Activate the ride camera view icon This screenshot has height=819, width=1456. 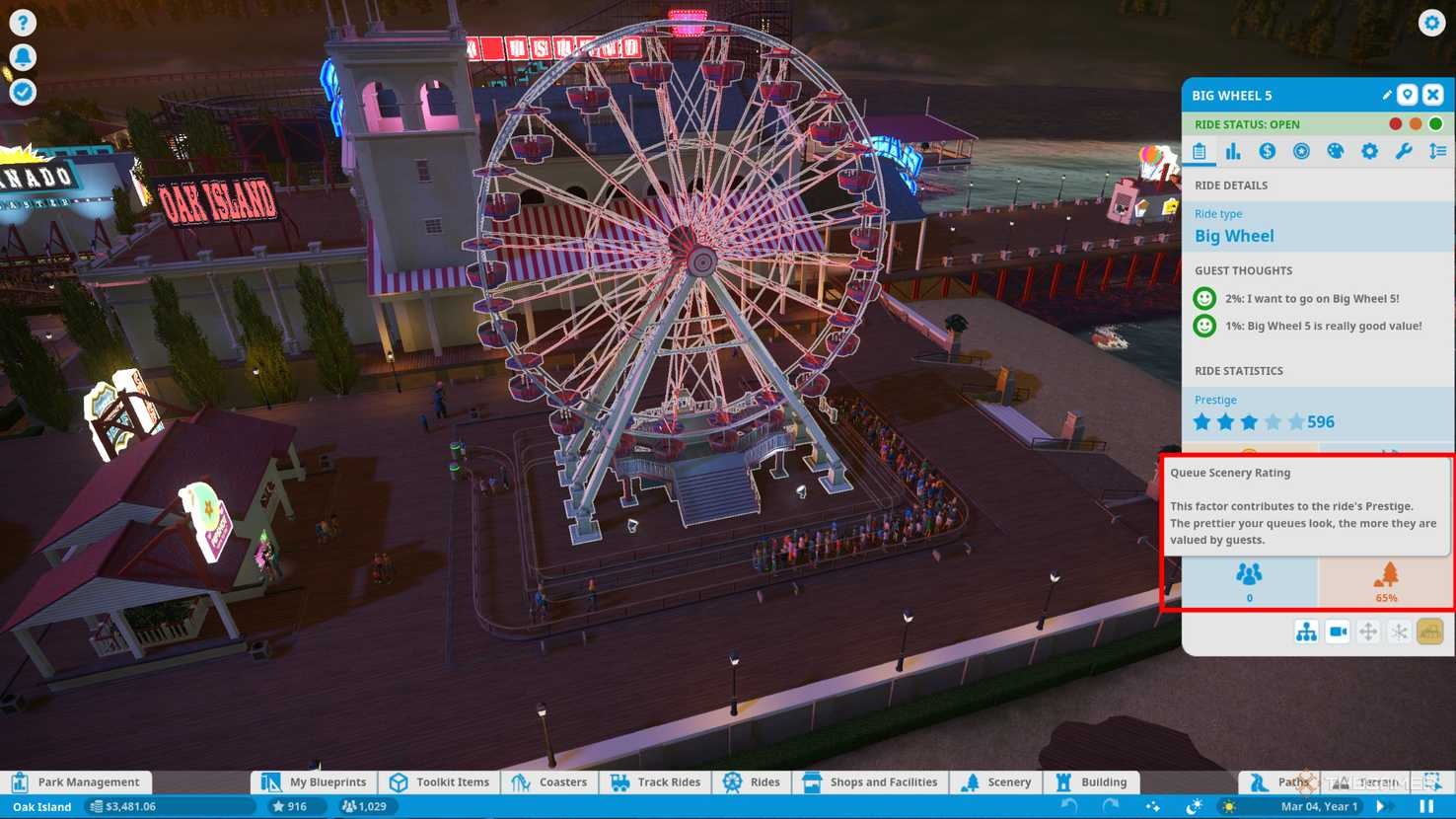click(1338, 632)
